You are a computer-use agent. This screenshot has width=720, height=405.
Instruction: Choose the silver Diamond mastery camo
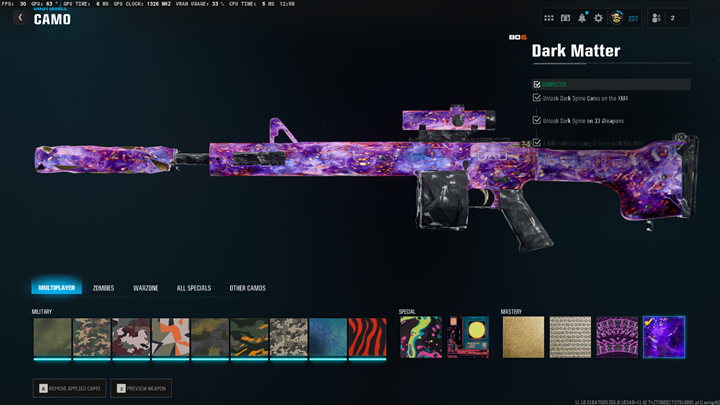pyautogui.click(x=570, y=337)
